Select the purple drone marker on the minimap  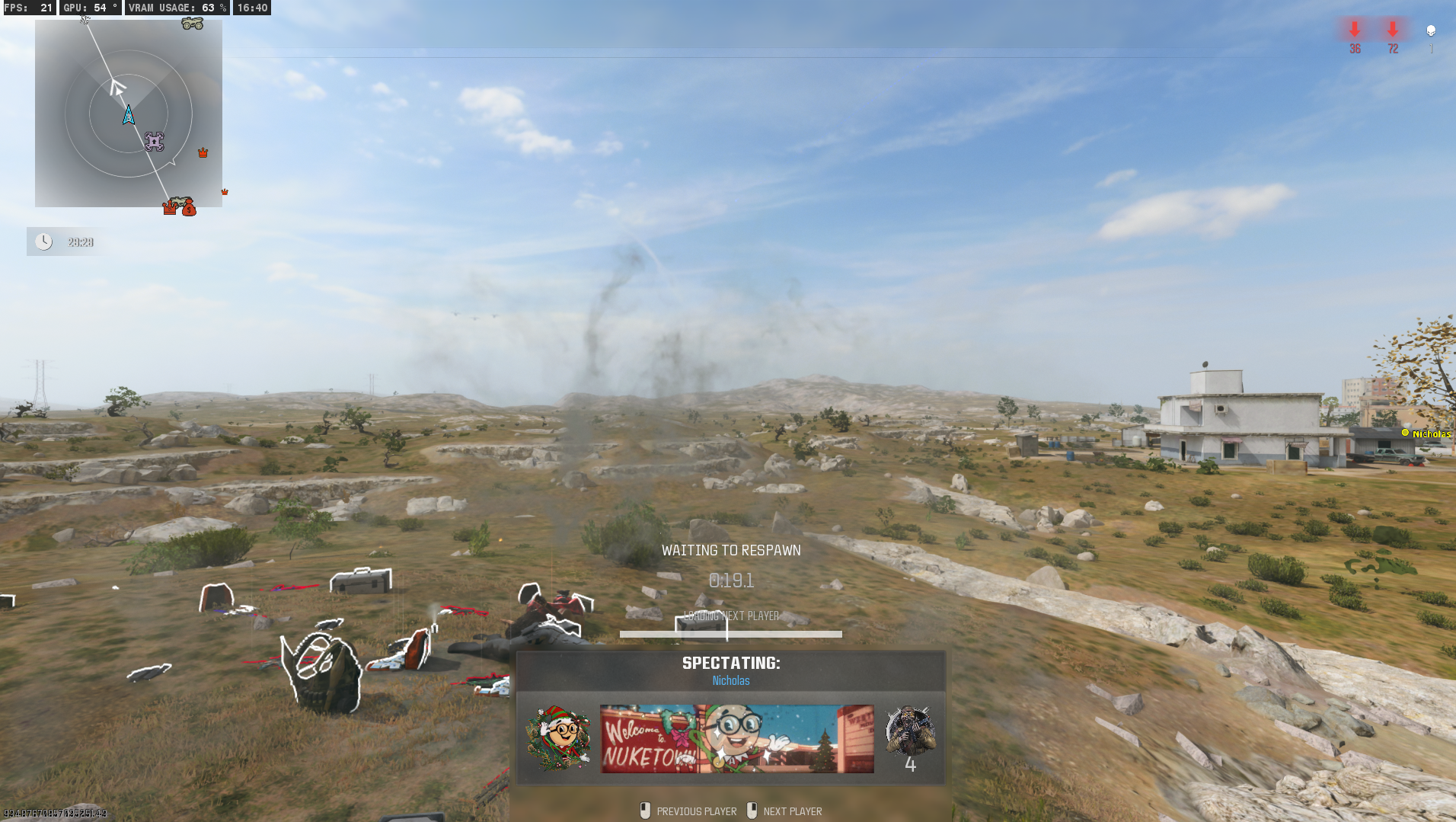155,141
